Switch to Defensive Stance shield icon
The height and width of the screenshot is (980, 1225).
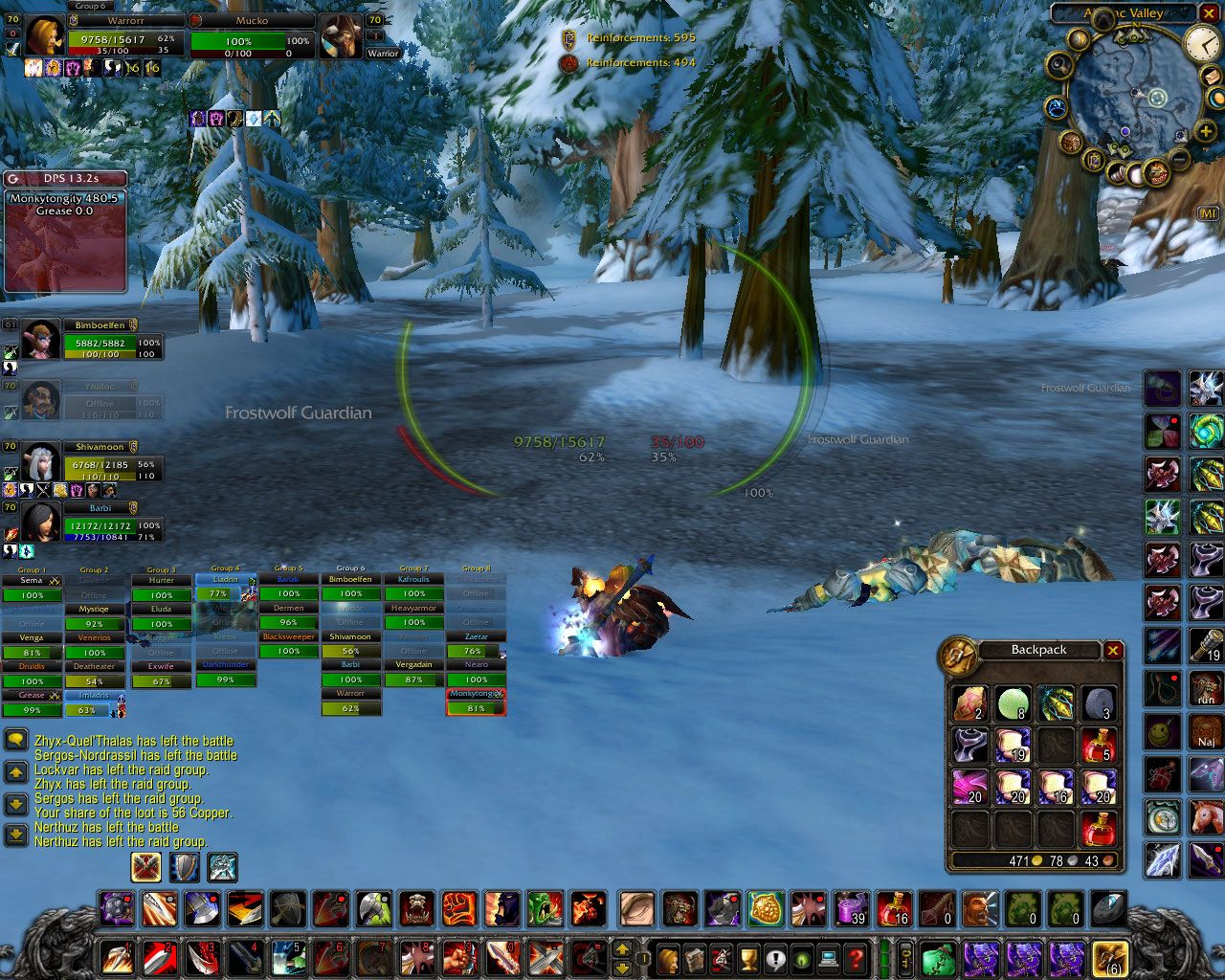[x=184, y=868]
